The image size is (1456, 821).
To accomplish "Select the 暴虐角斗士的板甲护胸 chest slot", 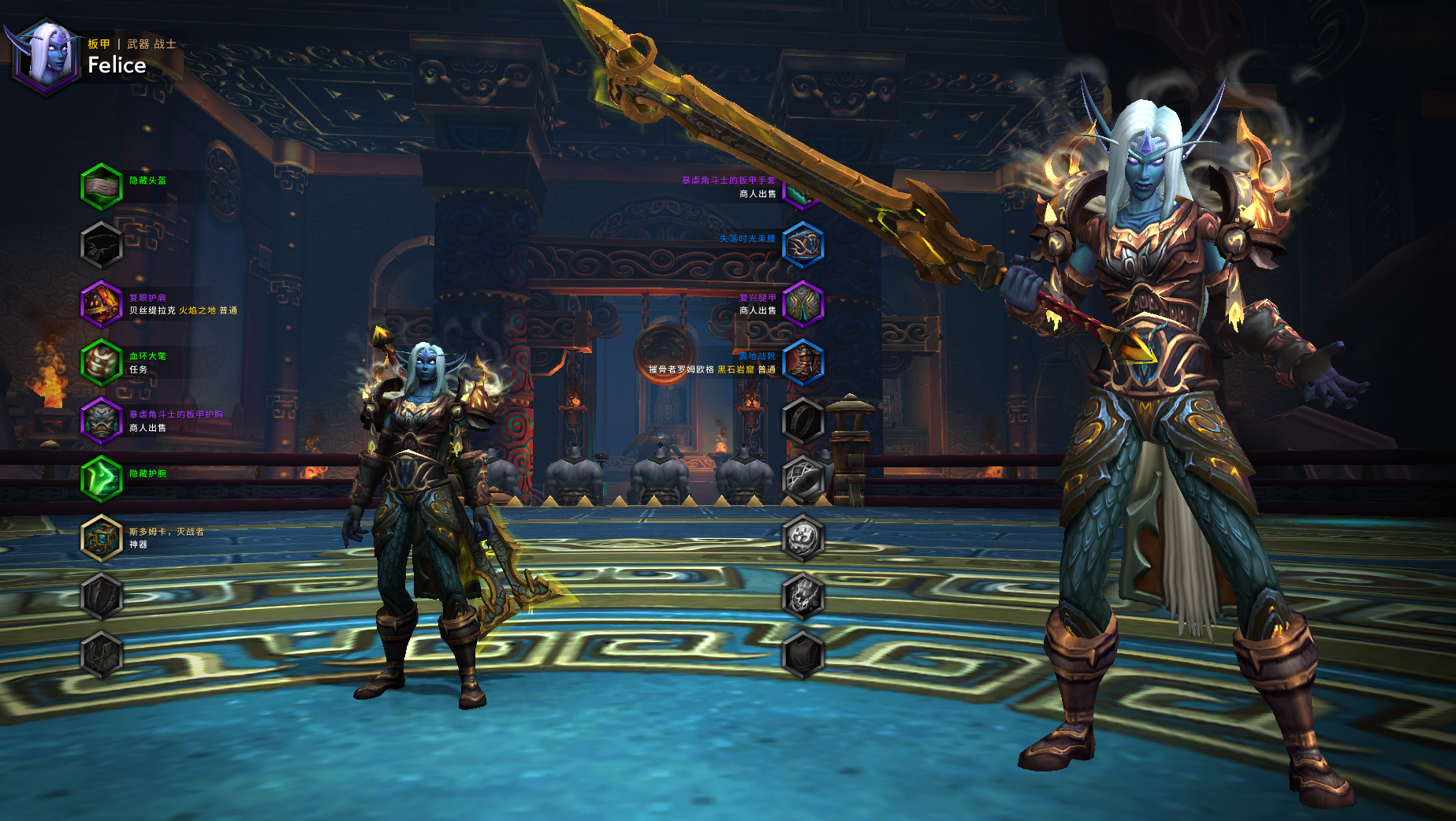I will (102, 421).
